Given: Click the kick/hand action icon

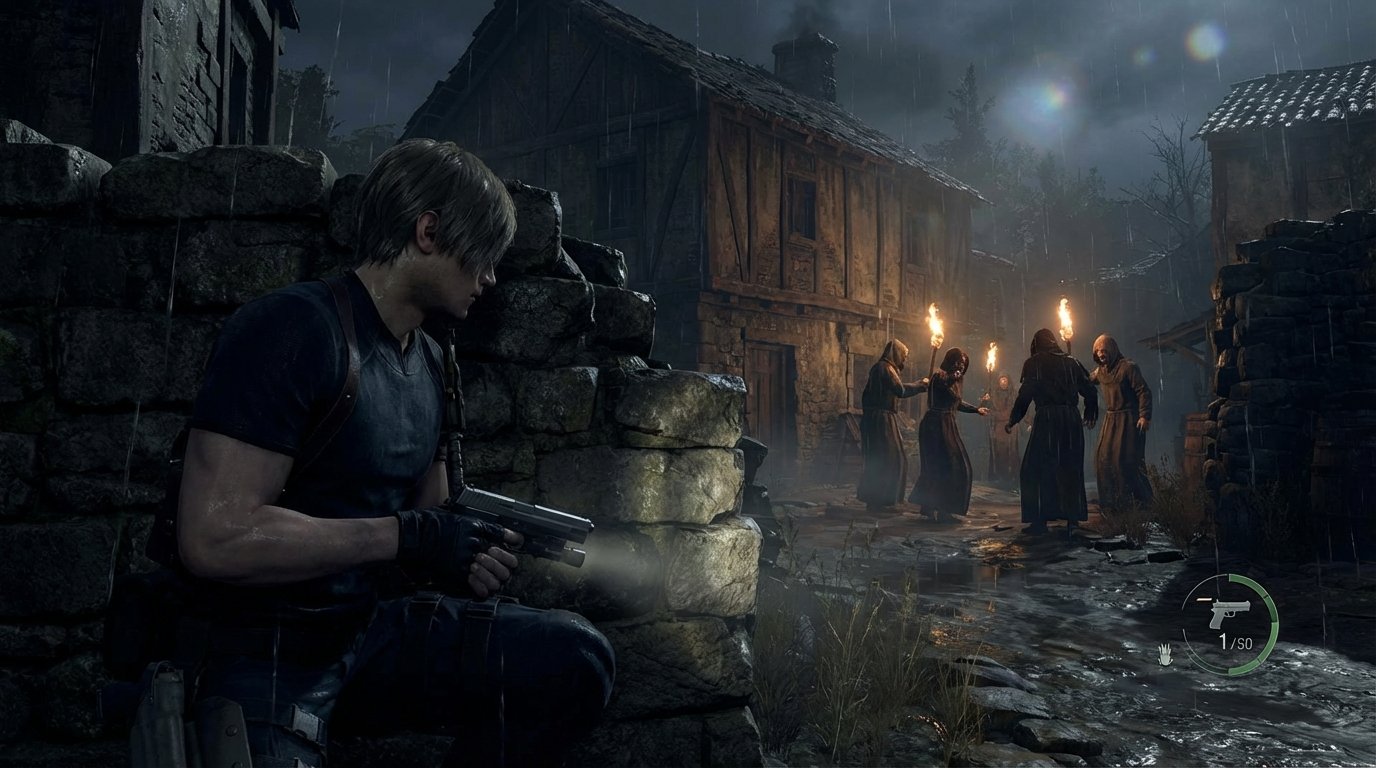Looking at the screenshot, I should [1165, 653].
